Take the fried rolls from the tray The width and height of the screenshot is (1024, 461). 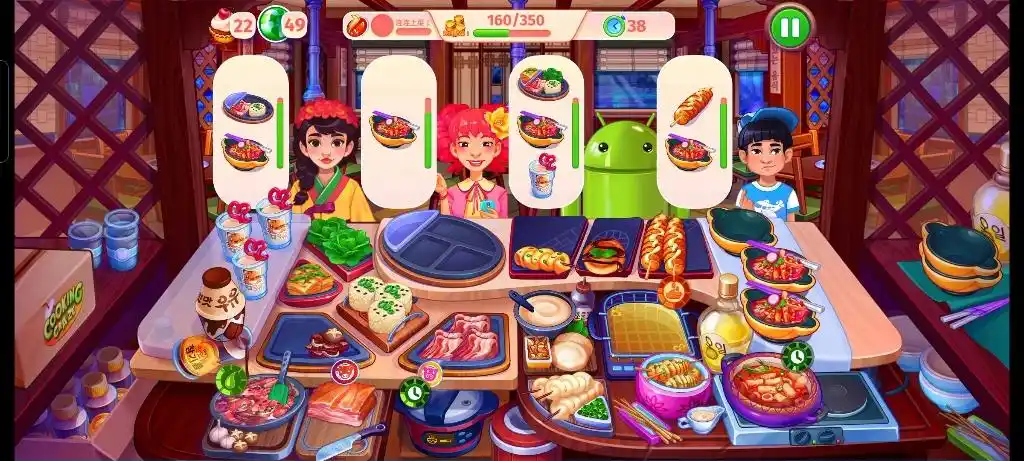[x=541, y=259]
